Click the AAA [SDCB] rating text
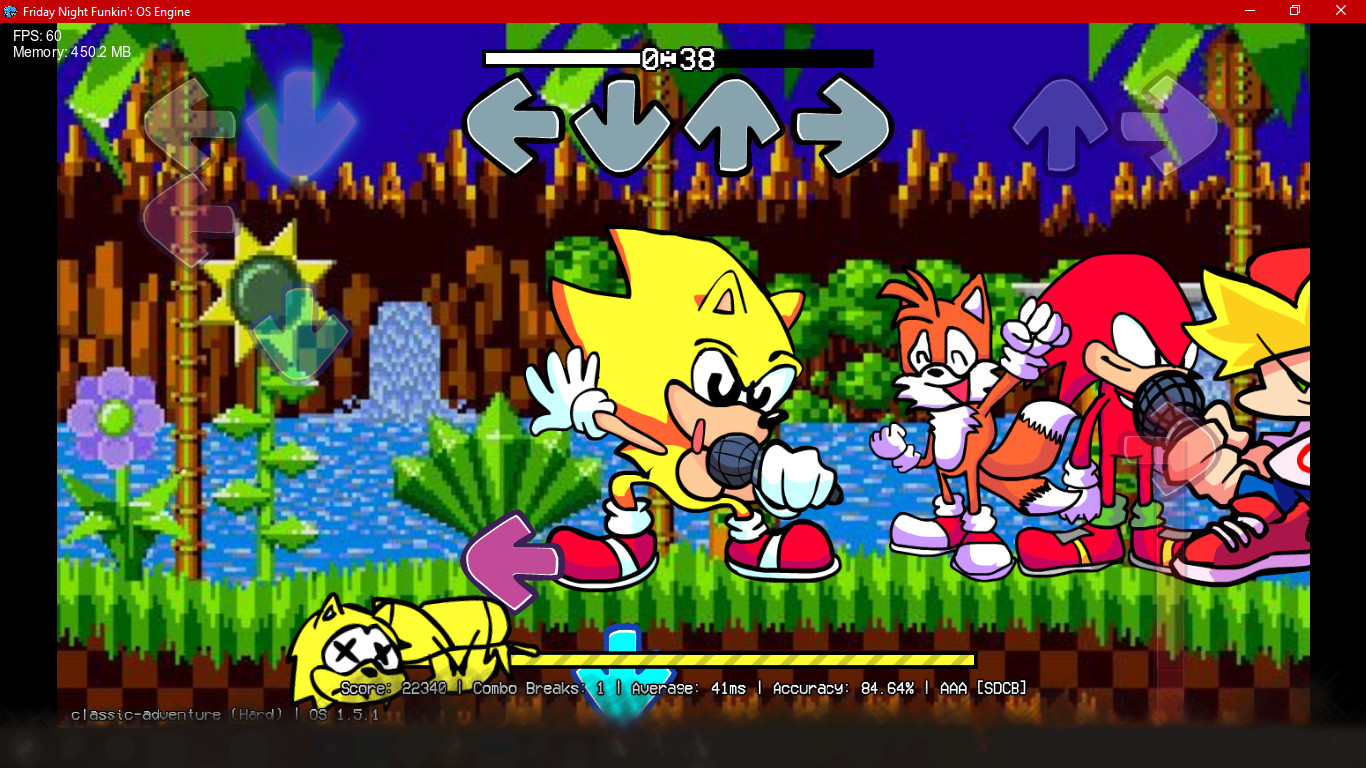 coord(980,688)
